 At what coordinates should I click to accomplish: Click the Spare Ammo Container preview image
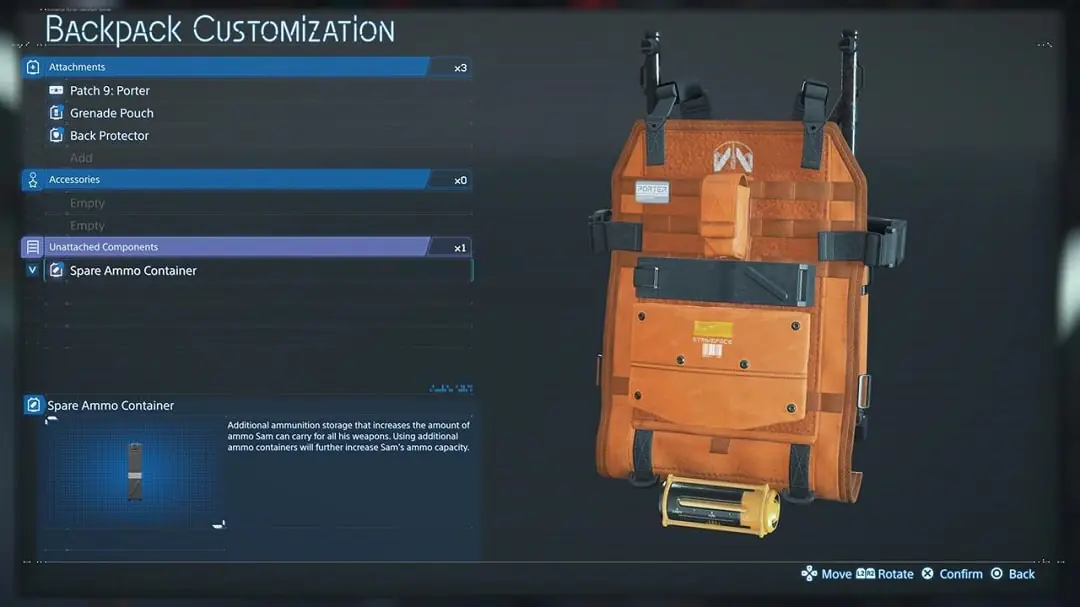(x=135, y=472)
